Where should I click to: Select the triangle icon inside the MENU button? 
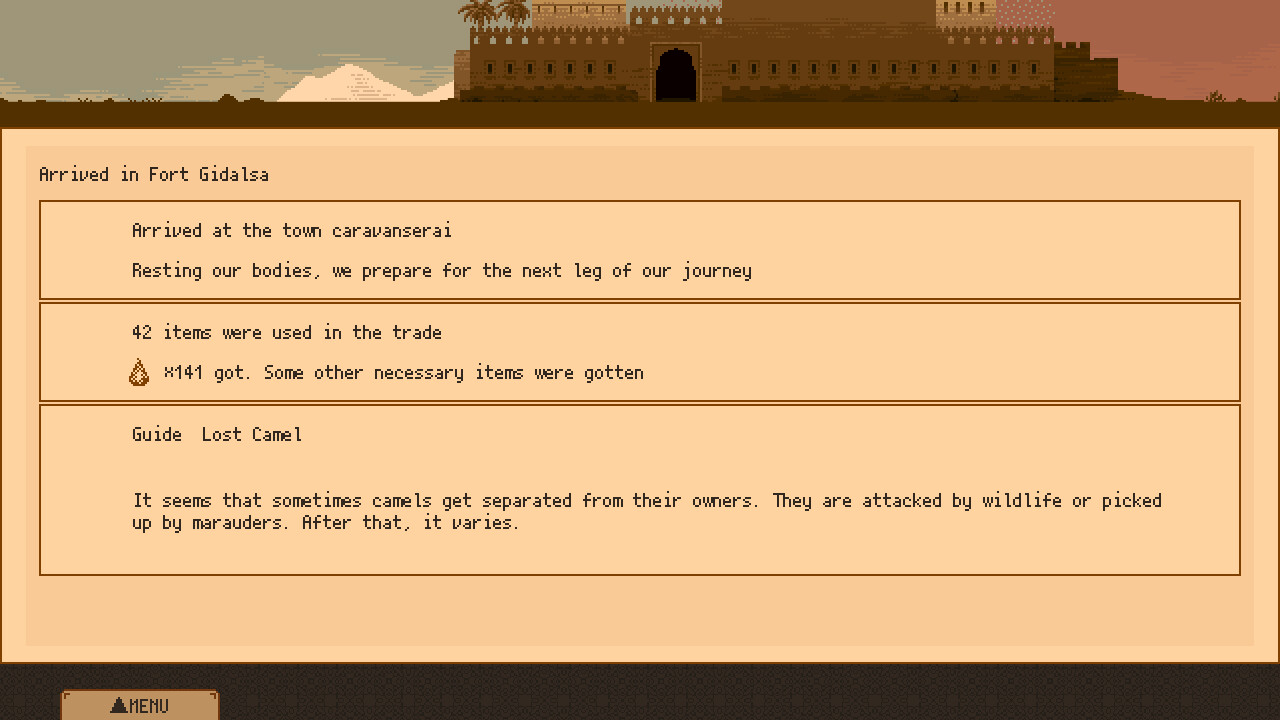point(120,704)
